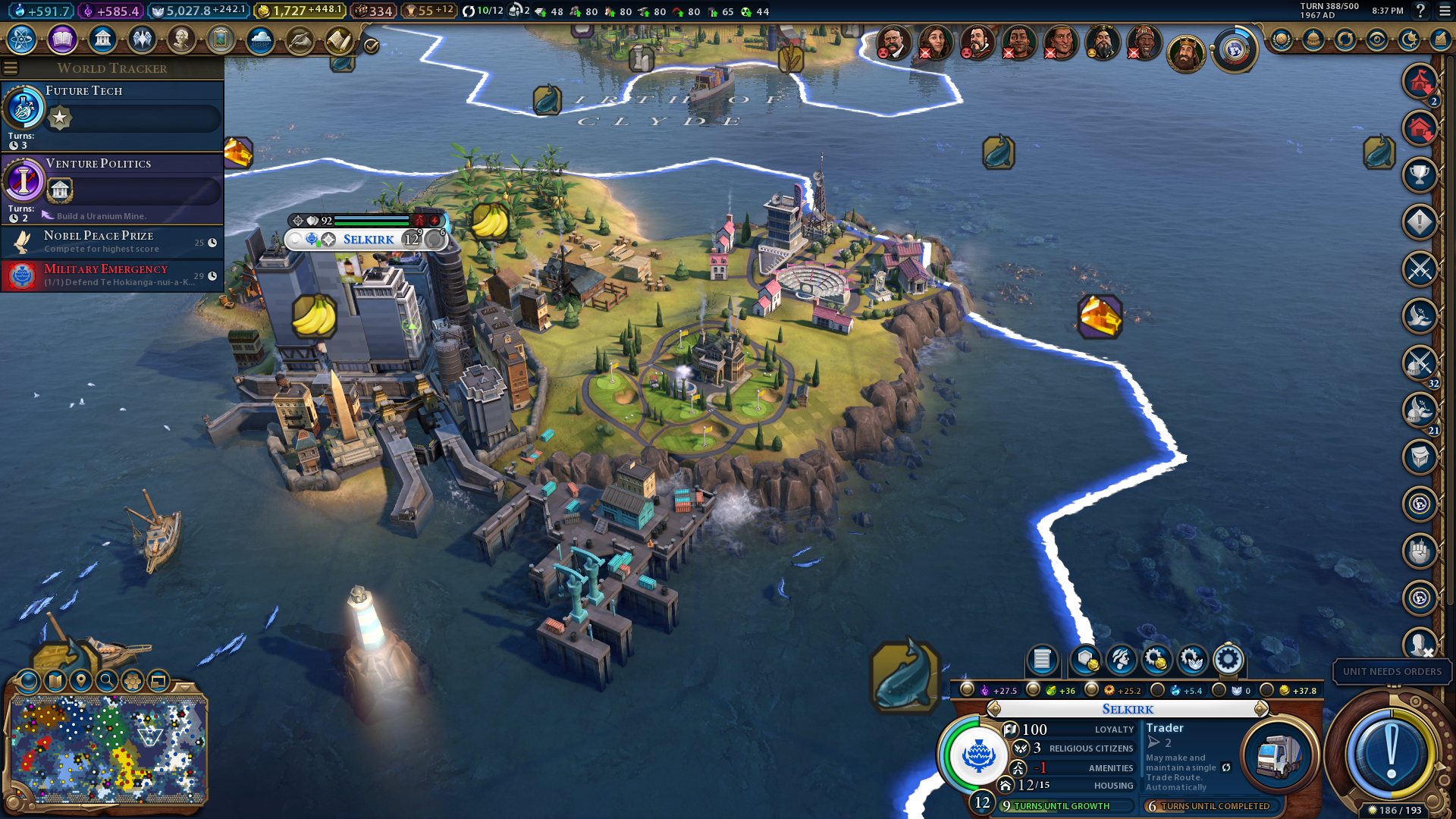Screen dimensions: 1456x819
Task: Open the Civilopedia help question mark
Action: coord(1420,11)
